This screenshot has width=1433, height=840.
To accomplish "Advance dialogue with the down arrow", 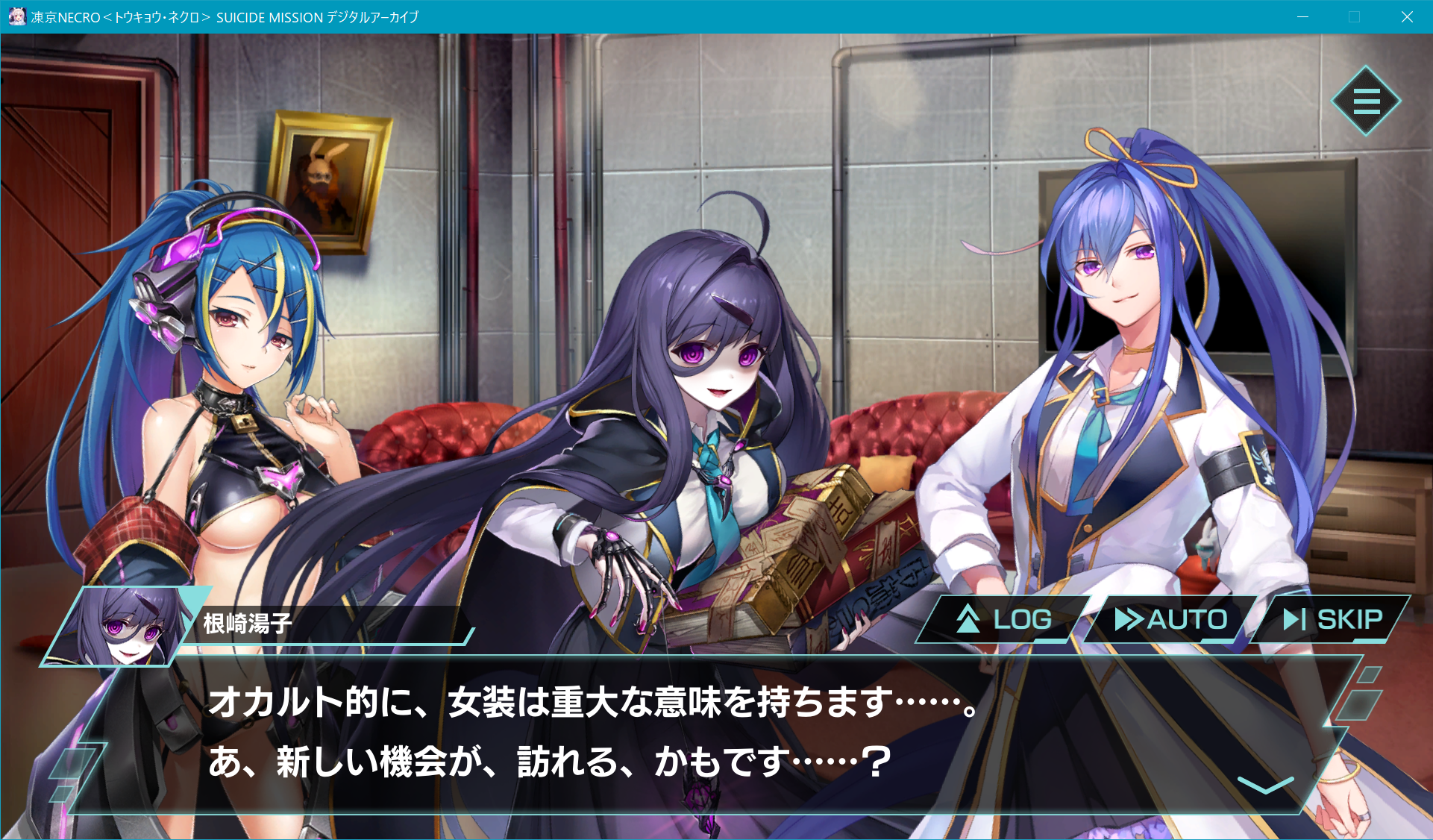I will click(x=1265, y=785).
